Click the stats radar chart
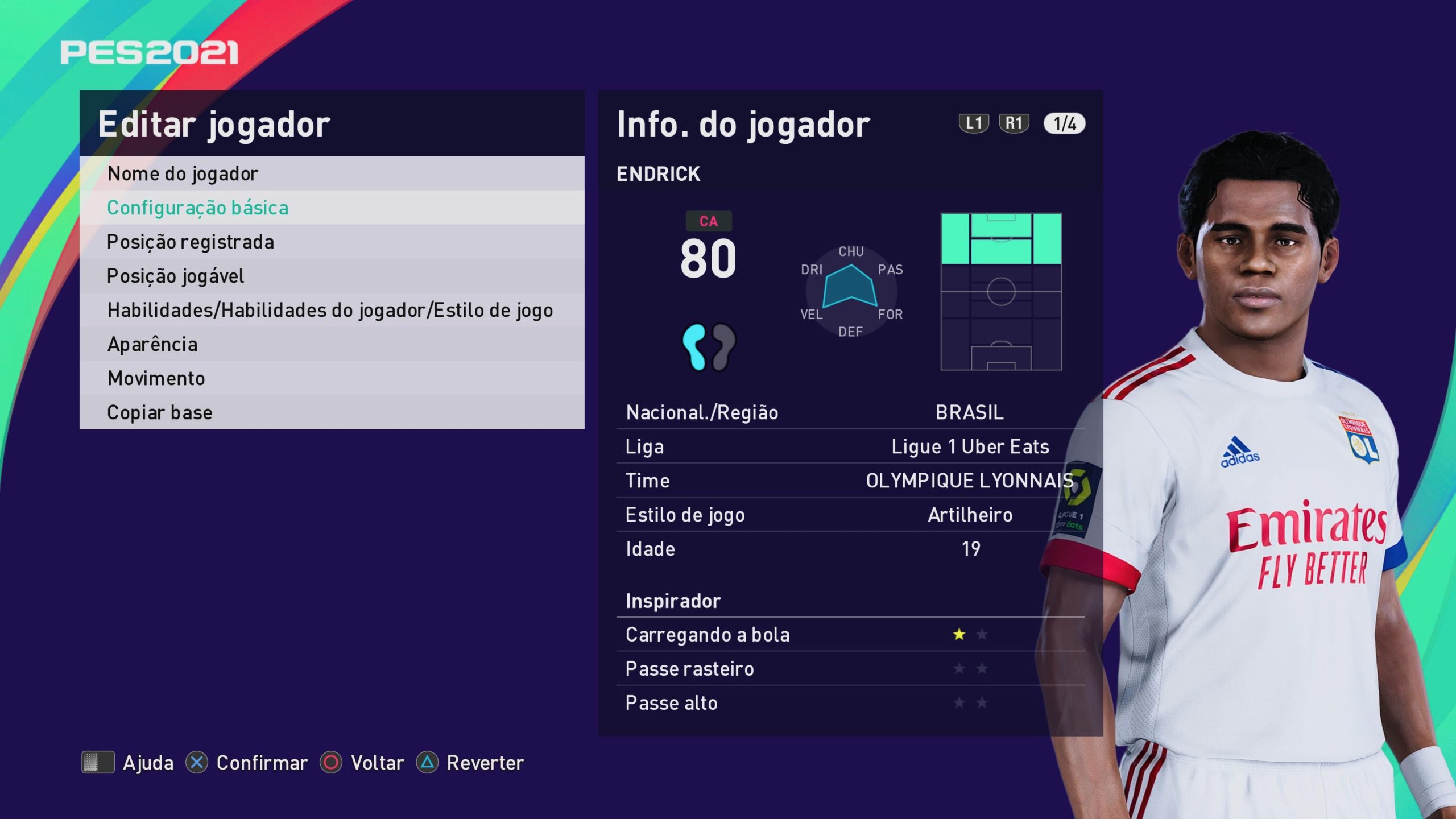Viewport: 1456px width, 819px height. [850, 291]
